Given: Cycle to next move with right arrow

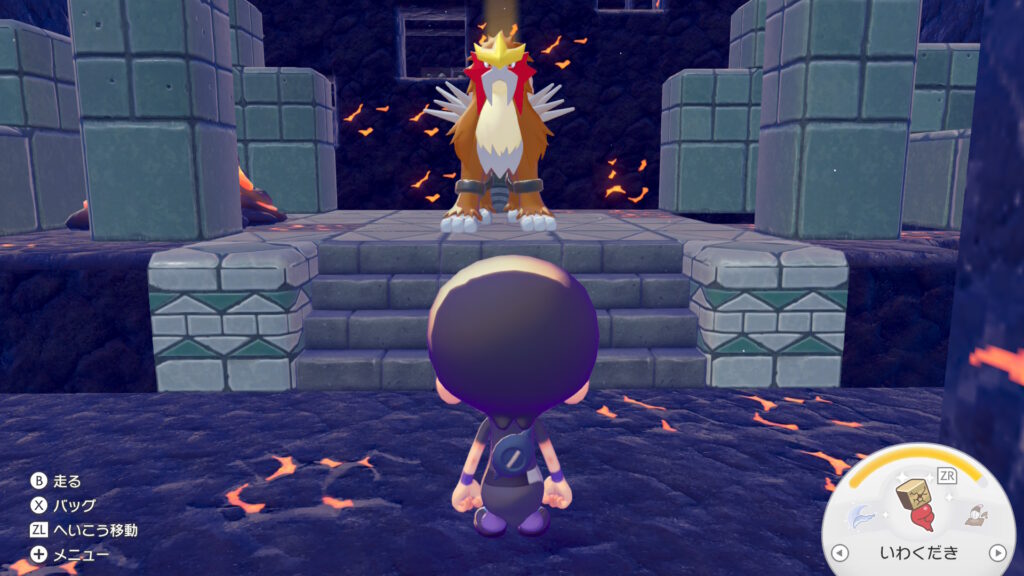Looking at the screenshot, I should coord(996,552).
